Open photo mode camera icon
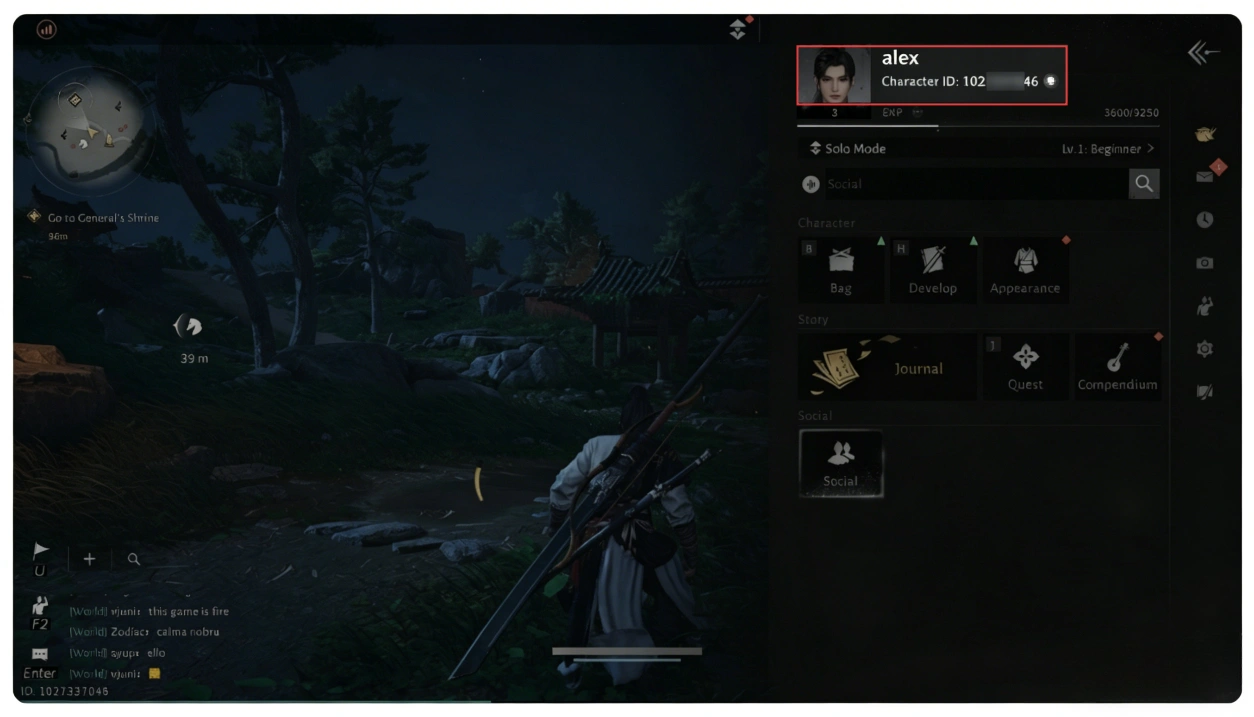Image resolution: width=1254 pixels, height=717 pixels. 1205,263
